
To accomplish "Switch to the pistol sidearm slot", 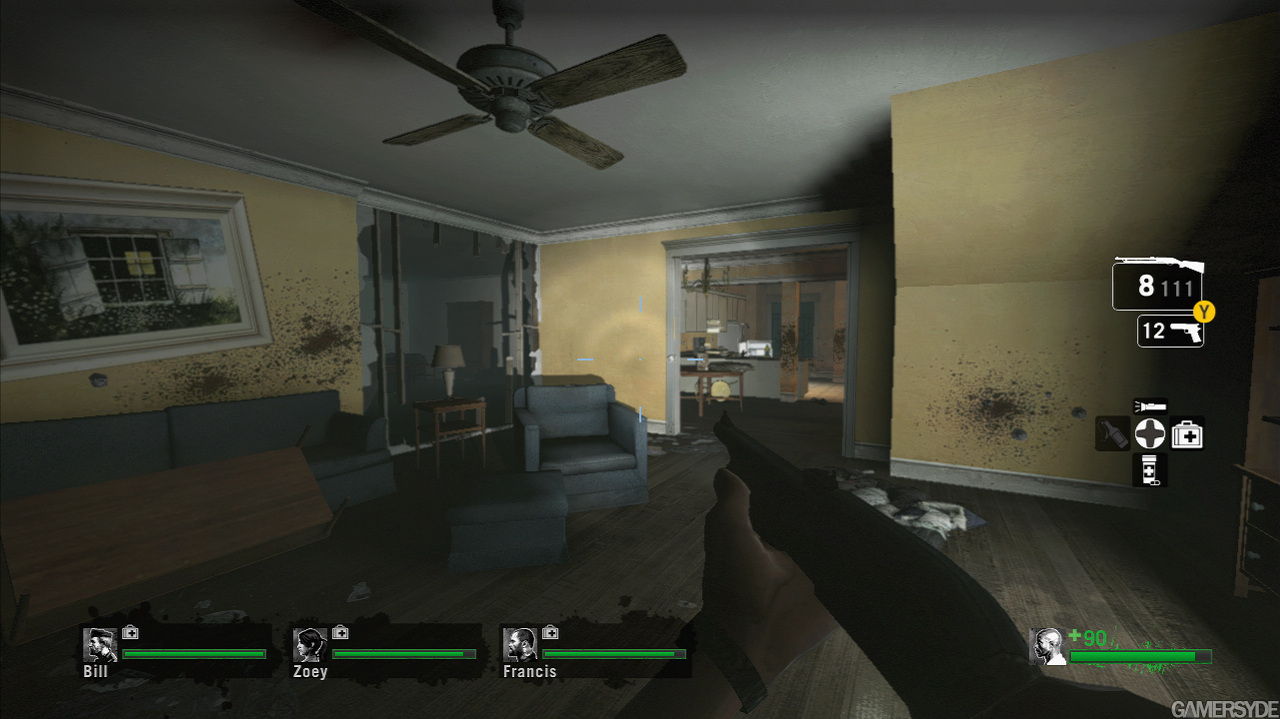I will (1170, 331).
